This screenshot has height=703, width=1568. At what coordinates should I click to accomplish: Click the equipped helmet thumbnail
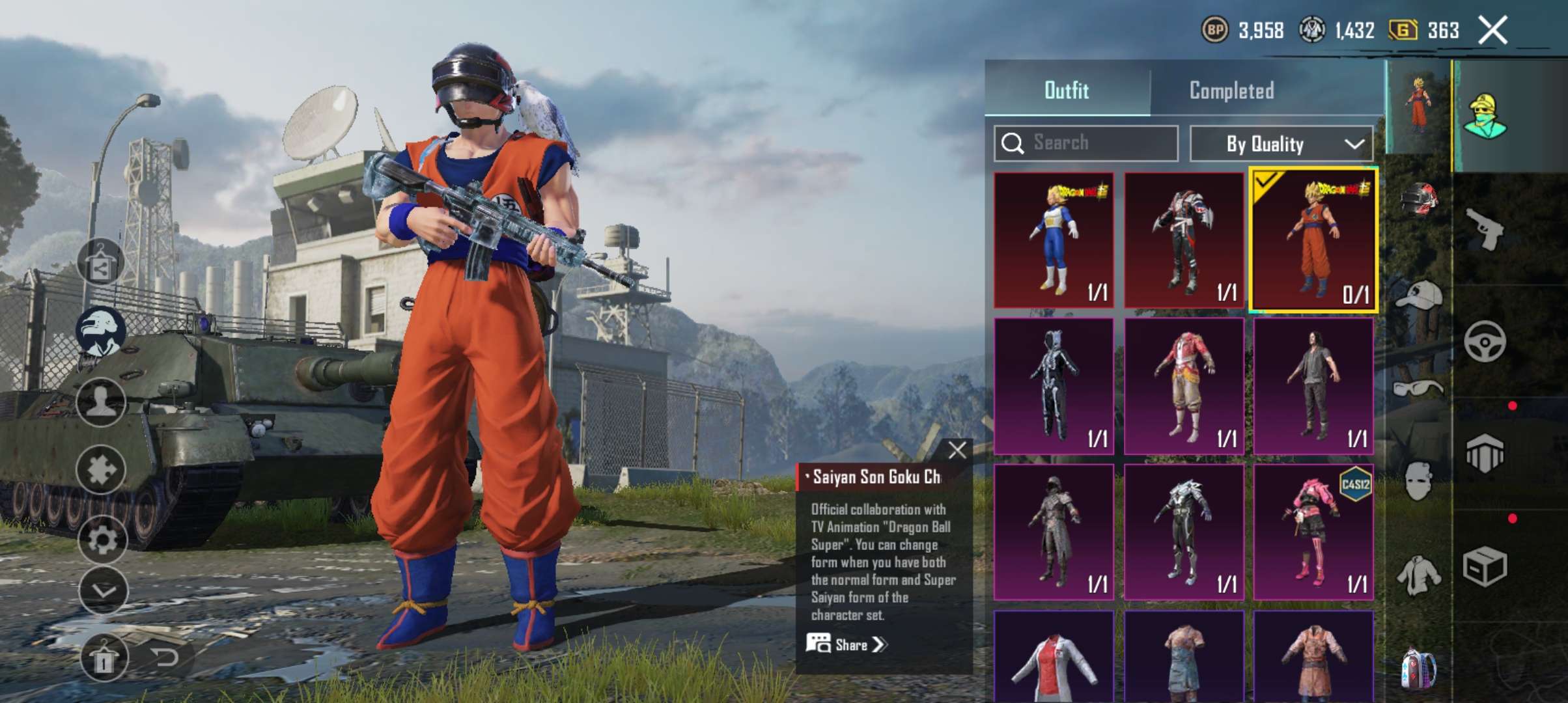(x=1420, y=197)
